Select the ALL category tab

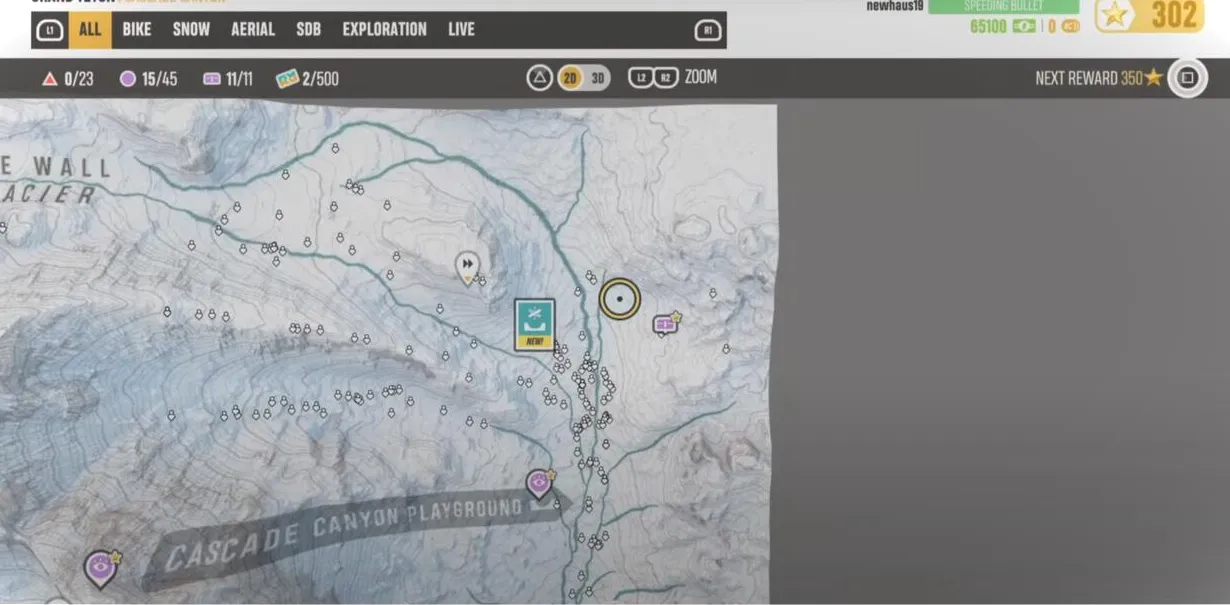[x=90, y=30]
